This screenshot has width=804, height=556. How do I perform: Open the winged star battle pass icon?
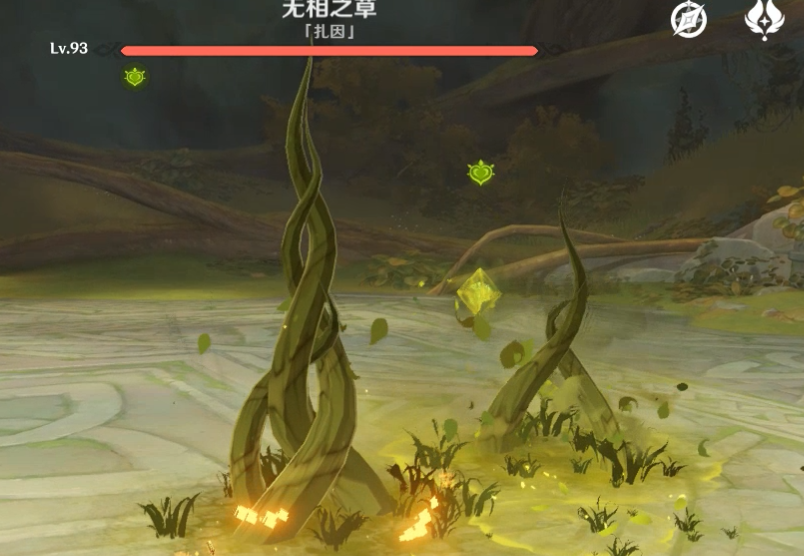coord(764,19)
